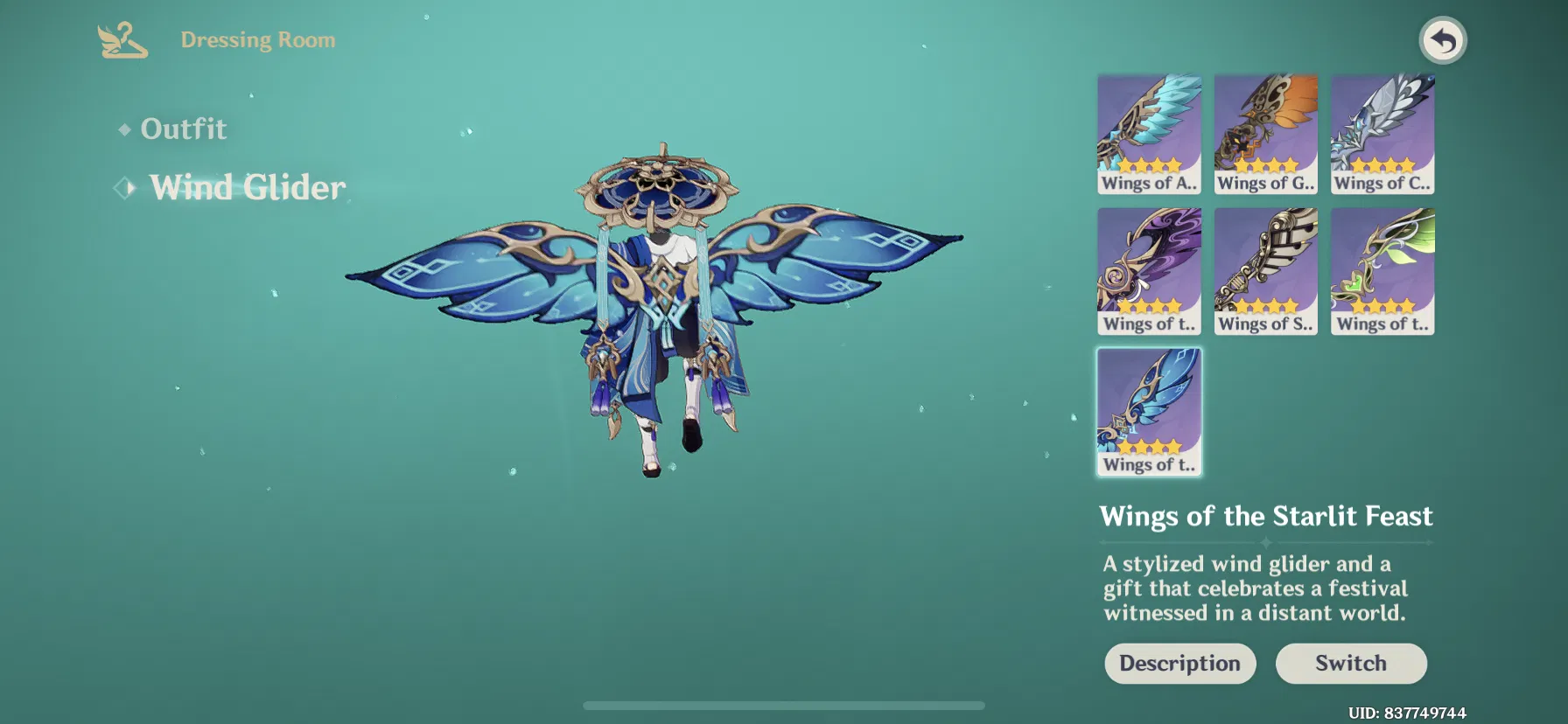The width and height of the screenshot is (1568, 724).
Task: Select the "Outfit" category in the sidebar
Action: [x=184, y=129]
